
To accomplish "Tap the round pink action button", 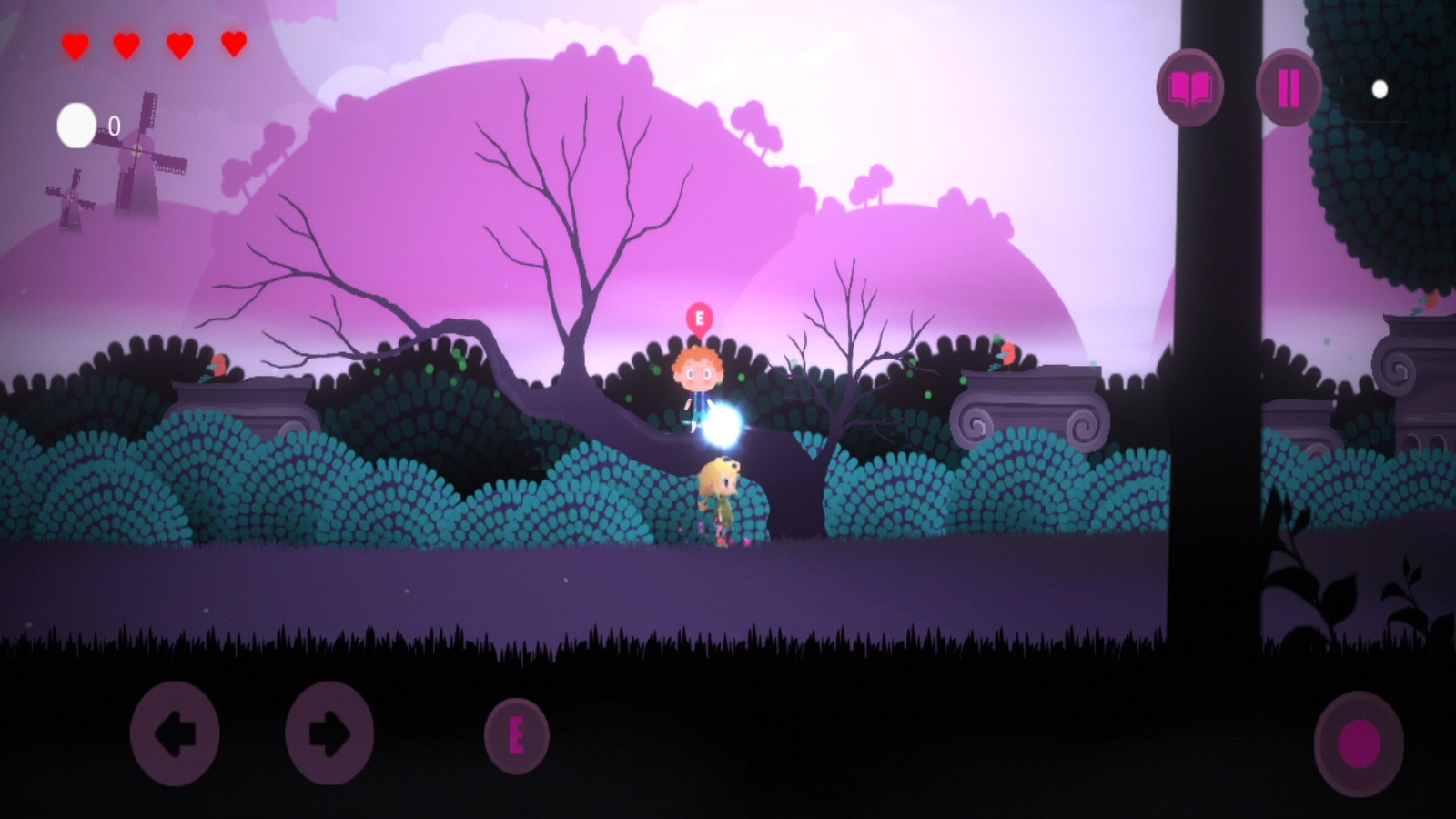I will click(1359, 743).
